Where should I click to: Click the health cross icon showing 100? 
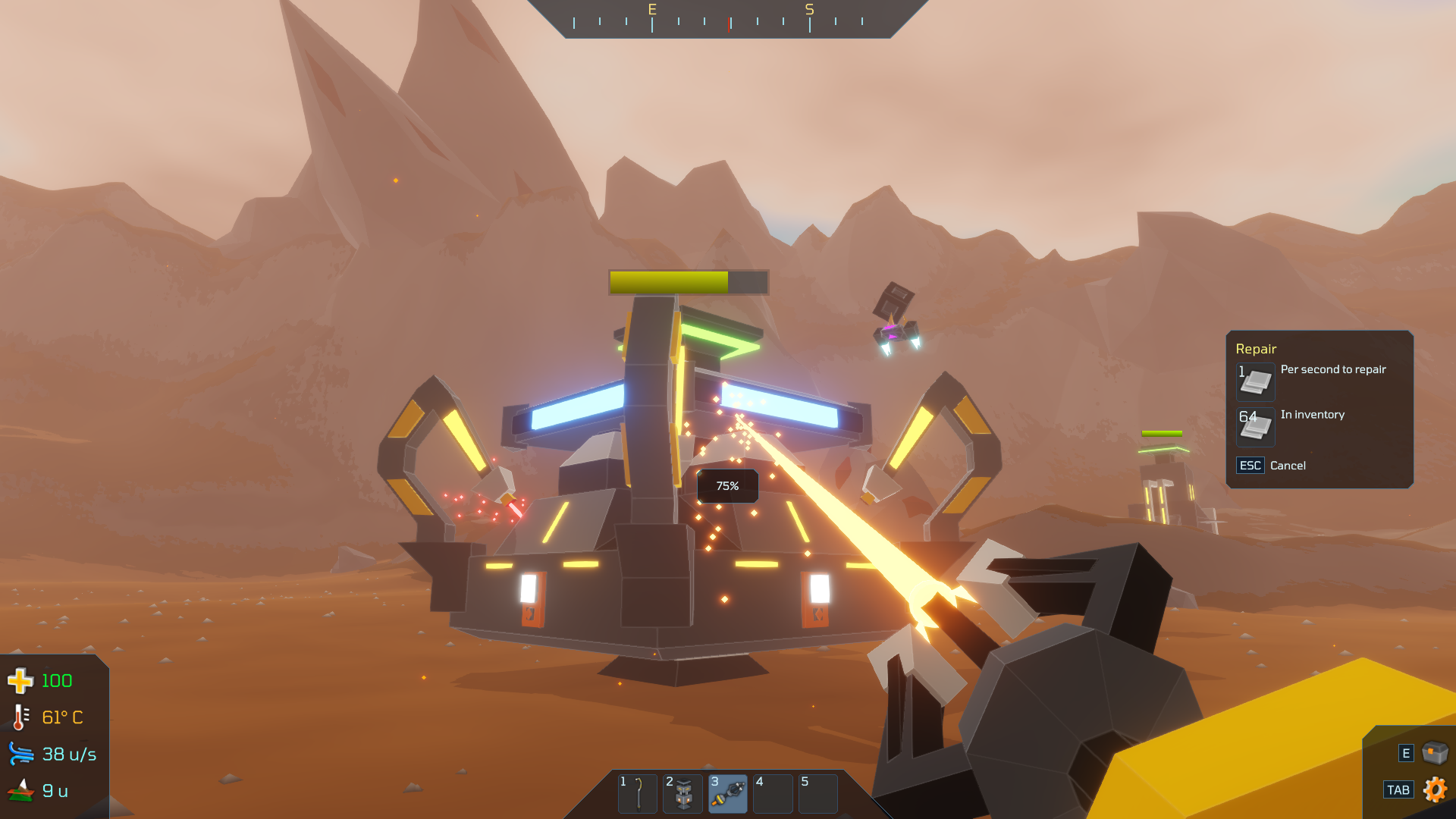(x=20, y=680)
